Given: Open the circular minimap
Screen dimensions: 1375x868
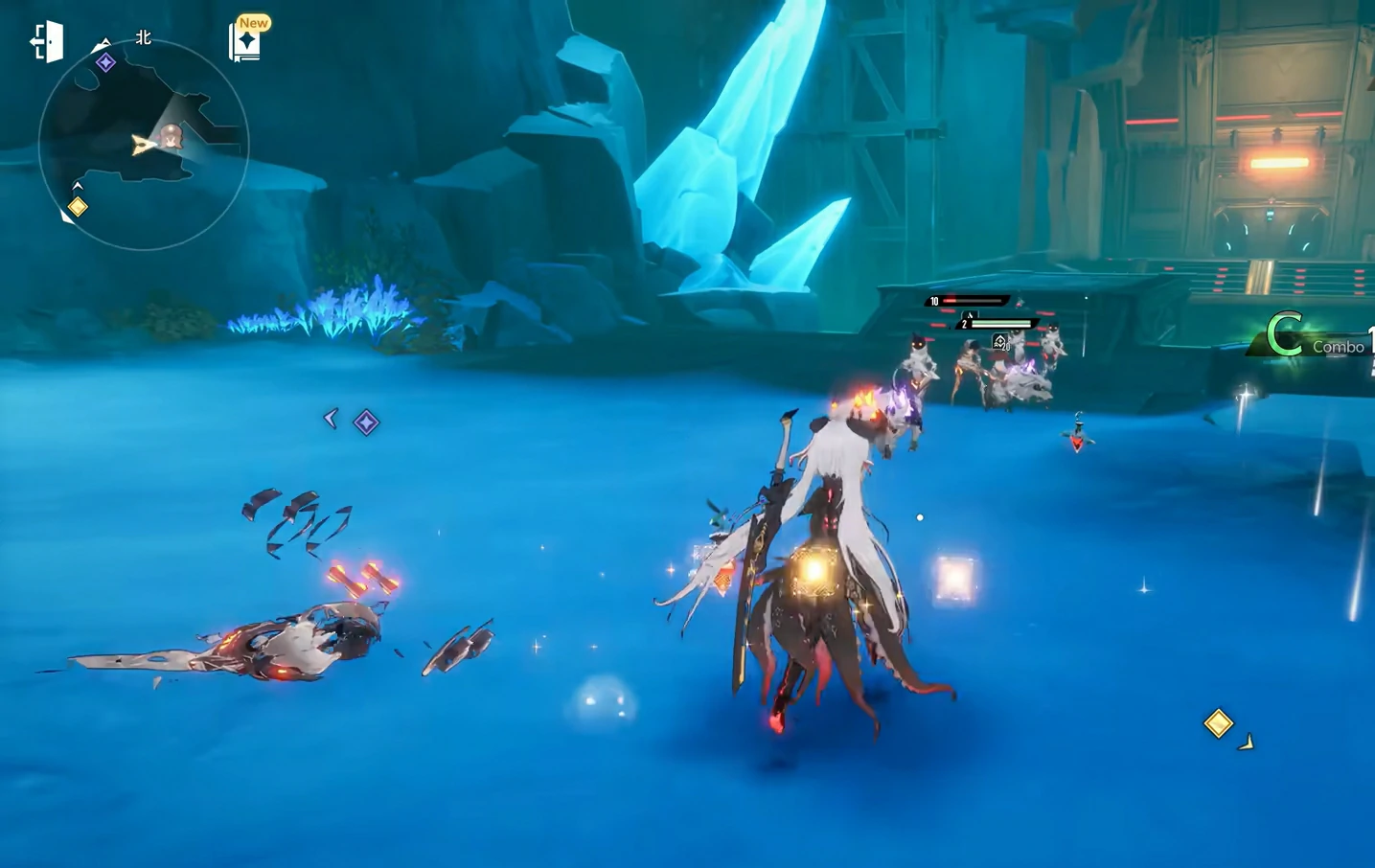Looking at the screenshot, I should pos(144,146).
